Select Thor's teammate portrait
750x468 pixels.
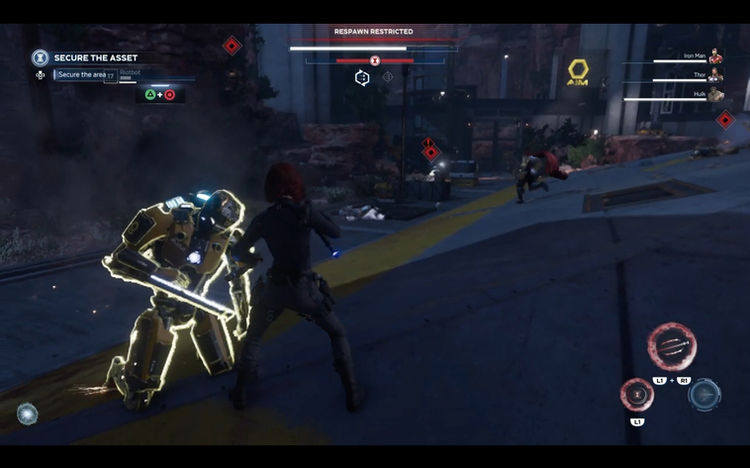715,74
